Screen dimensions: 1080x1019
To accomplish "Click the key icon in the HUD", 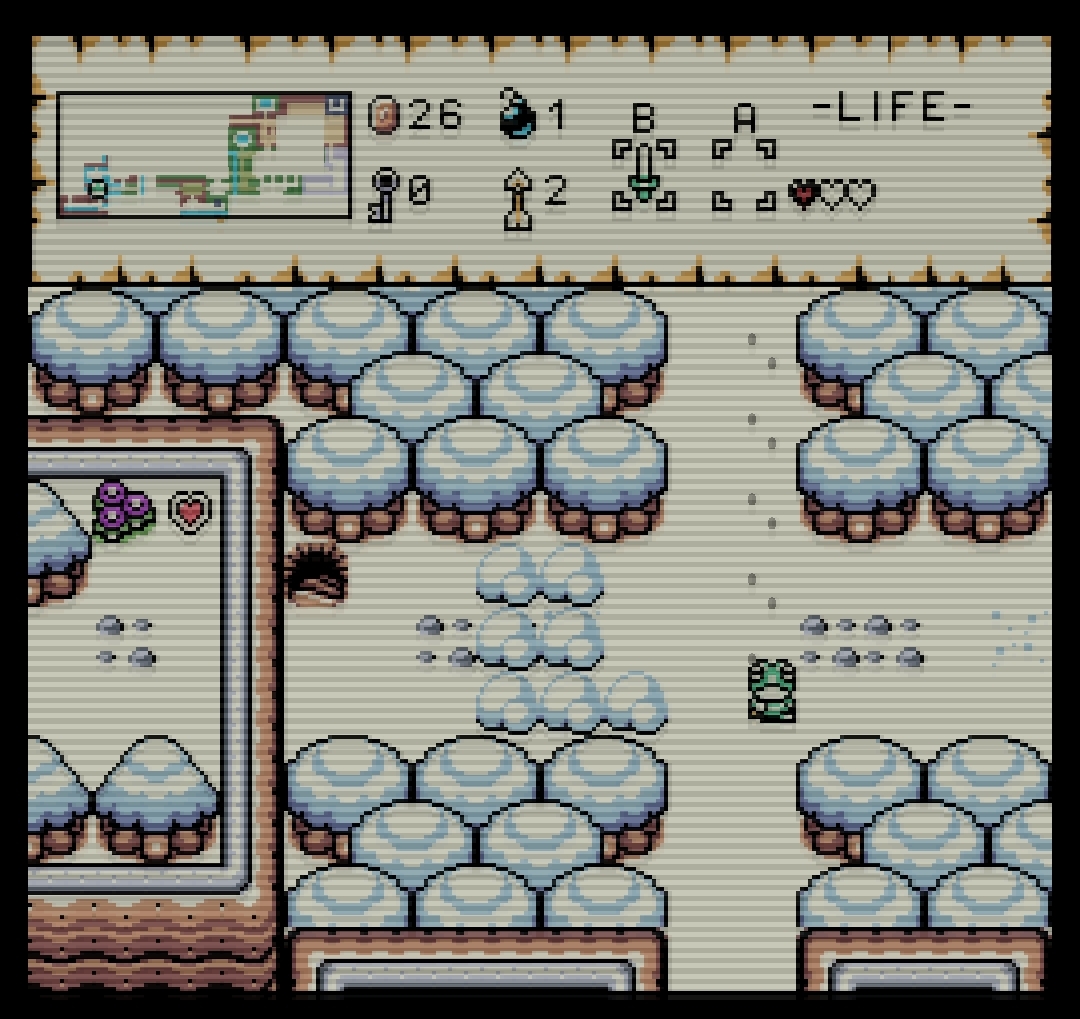I will (385, 193).
